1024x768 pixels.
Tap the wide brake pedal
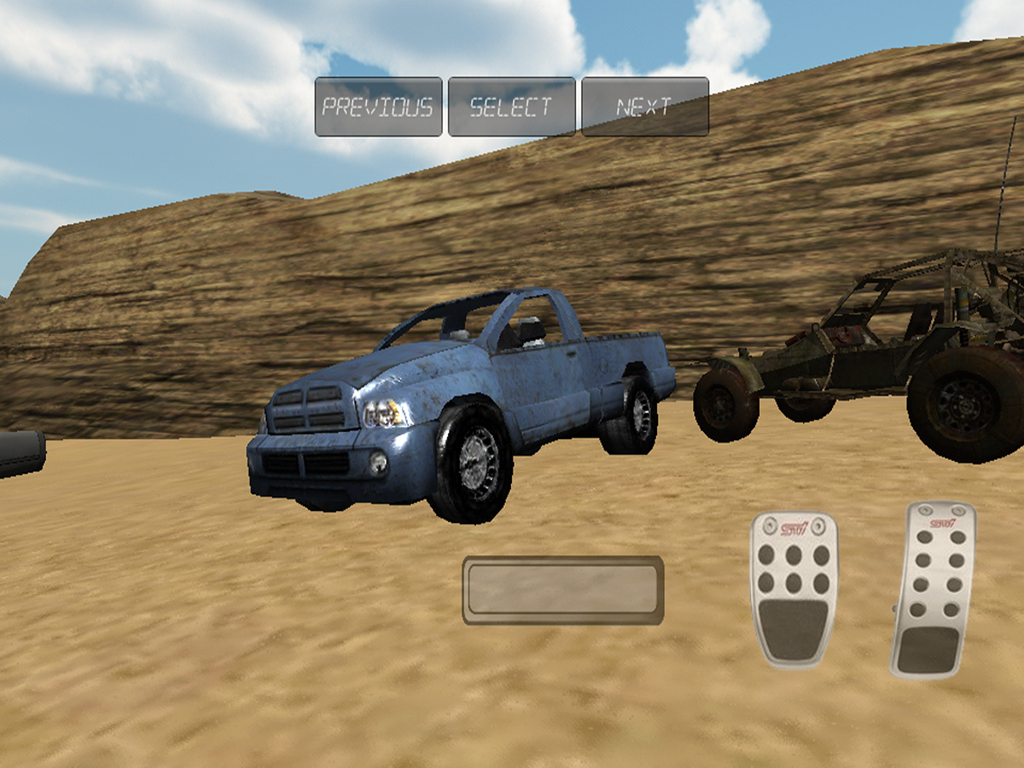tap(794, 588)
